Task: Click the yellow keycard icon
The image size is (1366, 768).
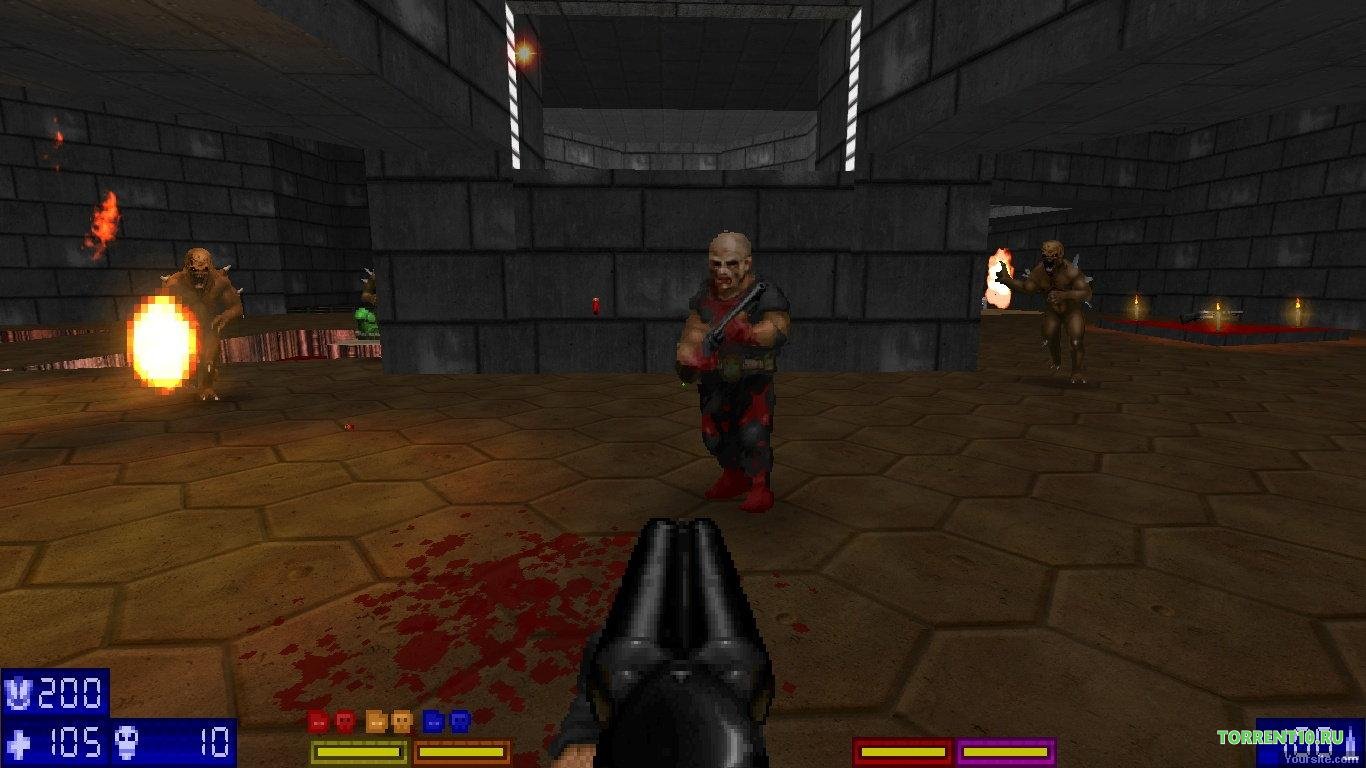Action: coord(375,721)
